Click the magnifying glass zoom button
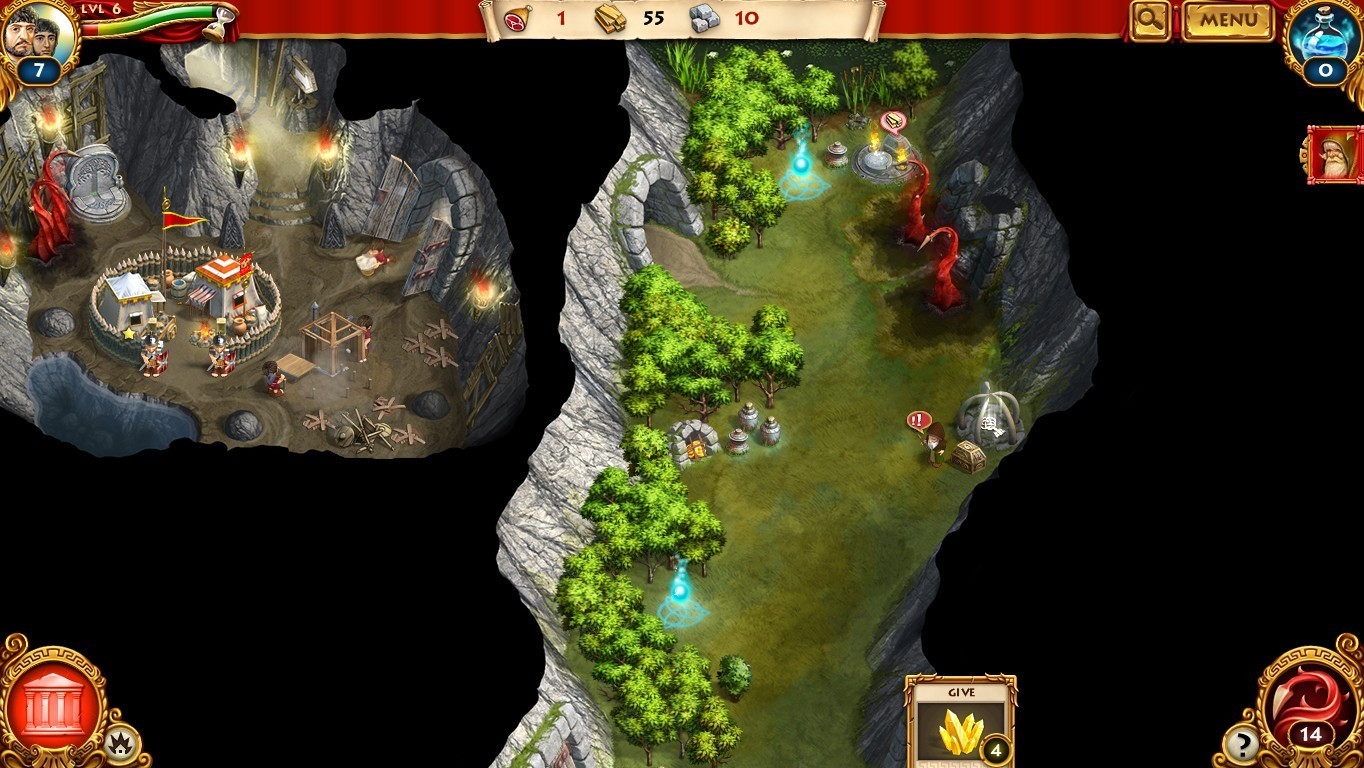The height and width of the screenshot is (768, 1364). [x=1151, y=20]
